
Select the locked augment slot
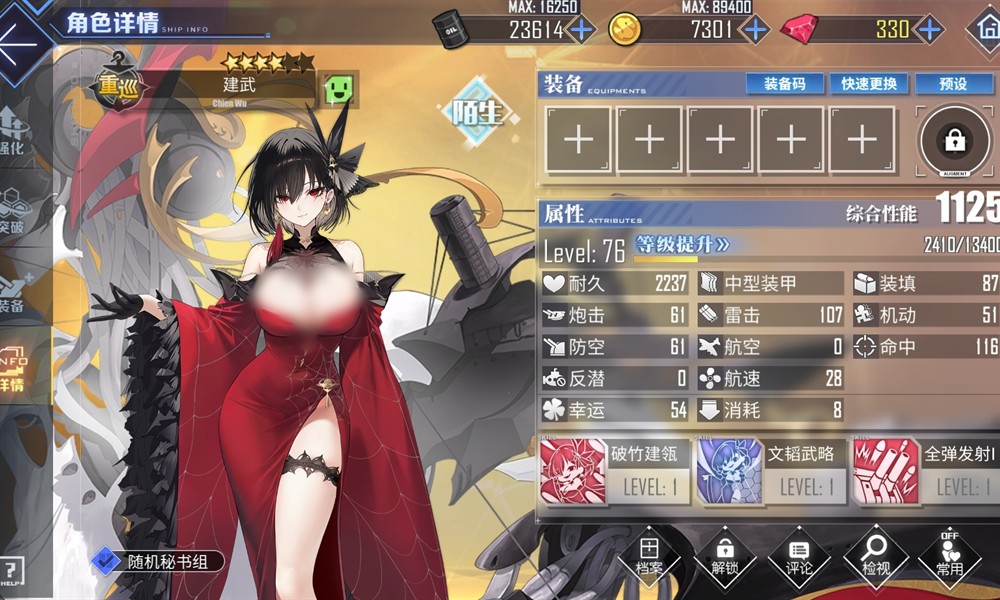(954, 140)
